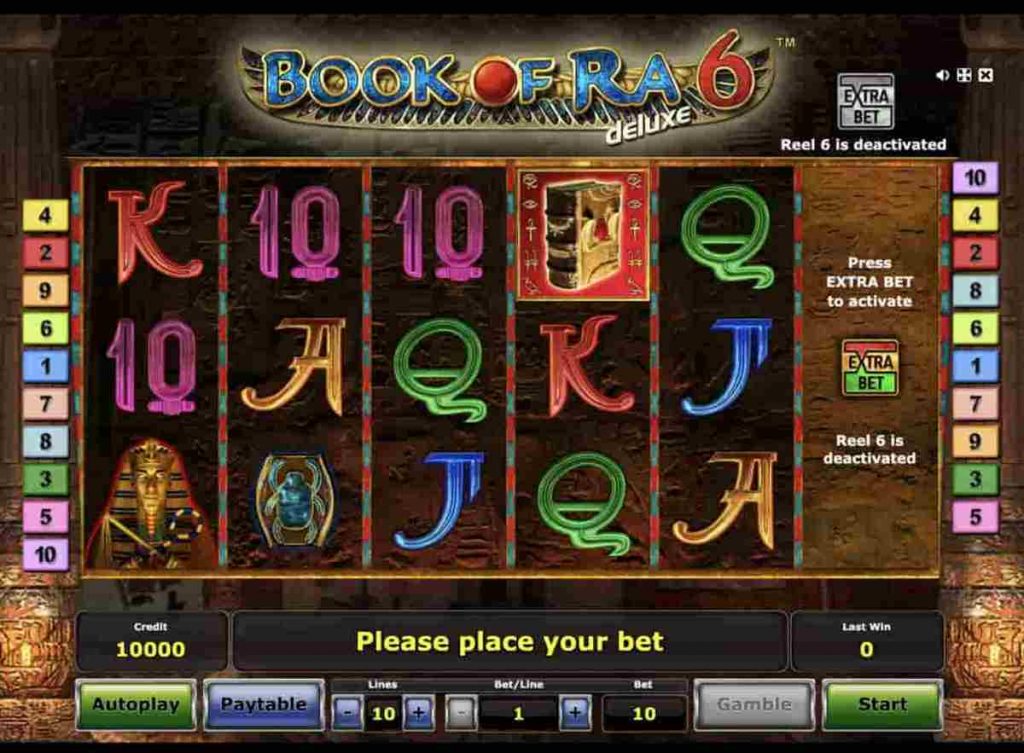Click the greyed-out Gamble button
Screen dimensions: 1024x753
click(754, 704)
